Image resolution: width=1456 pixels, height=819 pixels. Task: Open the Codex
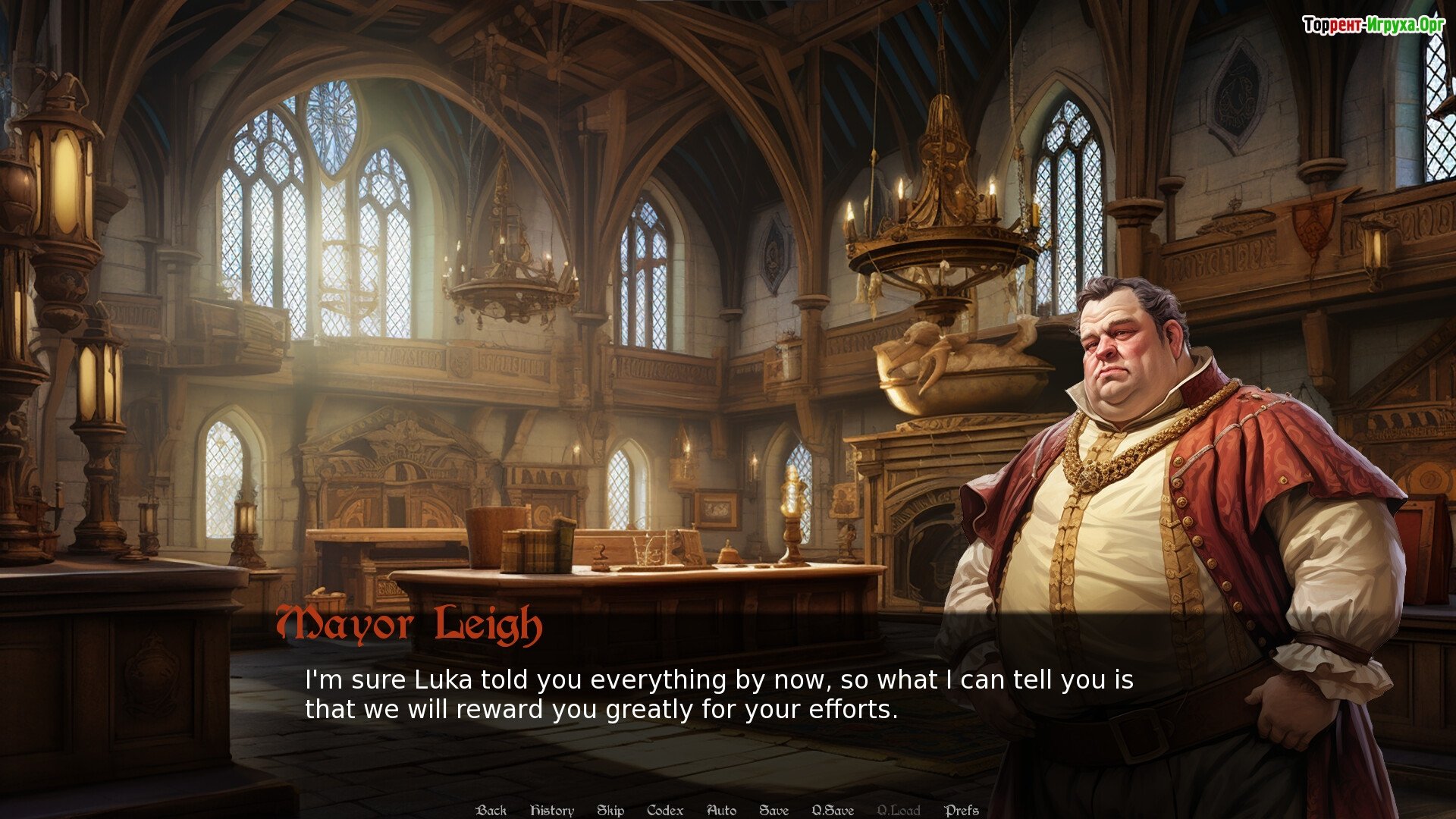click(665, 810)
